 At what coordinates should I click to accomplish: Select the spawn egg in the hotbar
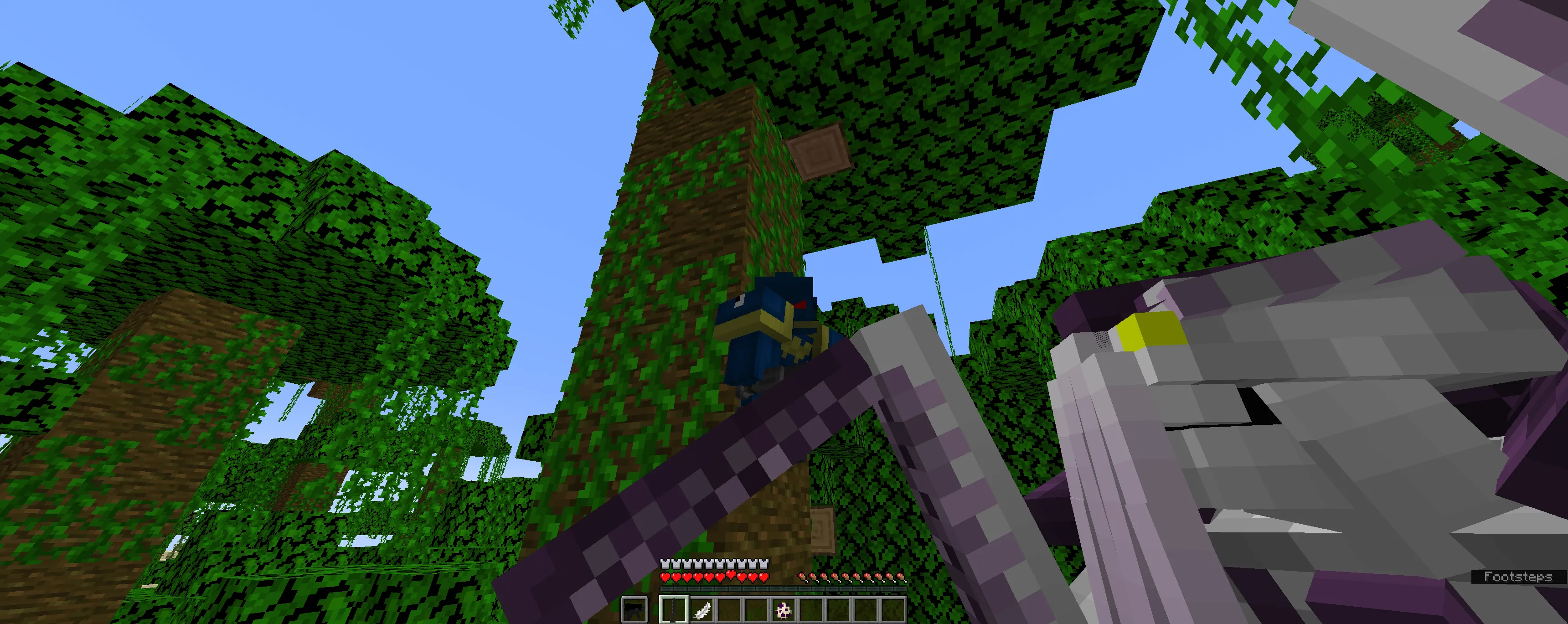[784, 610]
